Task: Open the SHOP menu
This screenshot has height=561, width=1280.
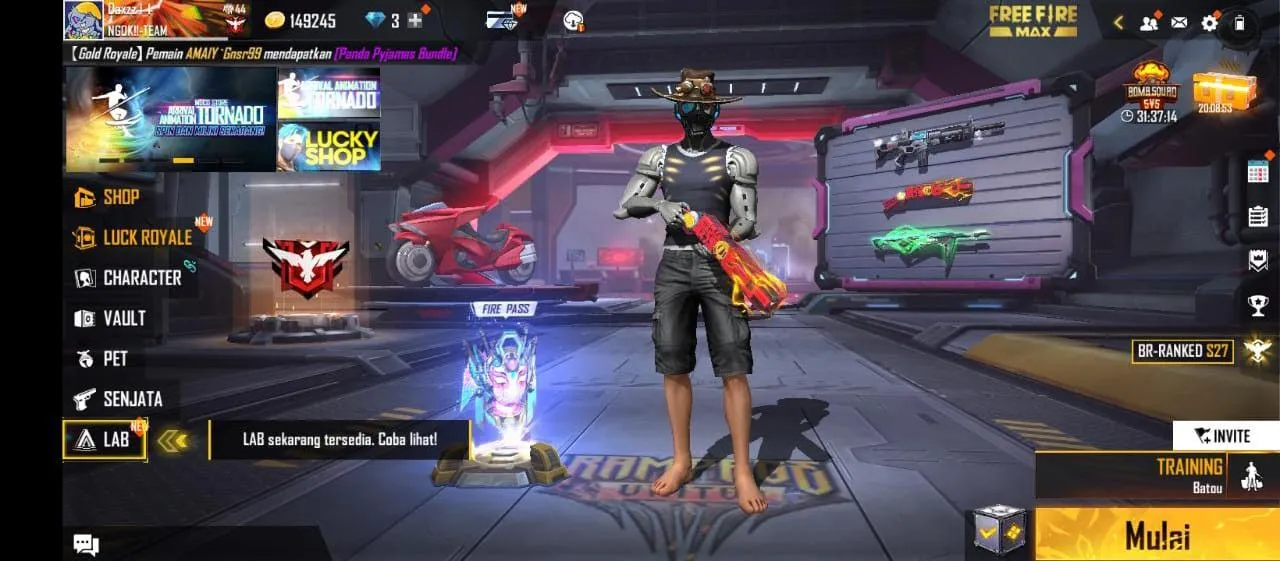Action: [108, 197]
